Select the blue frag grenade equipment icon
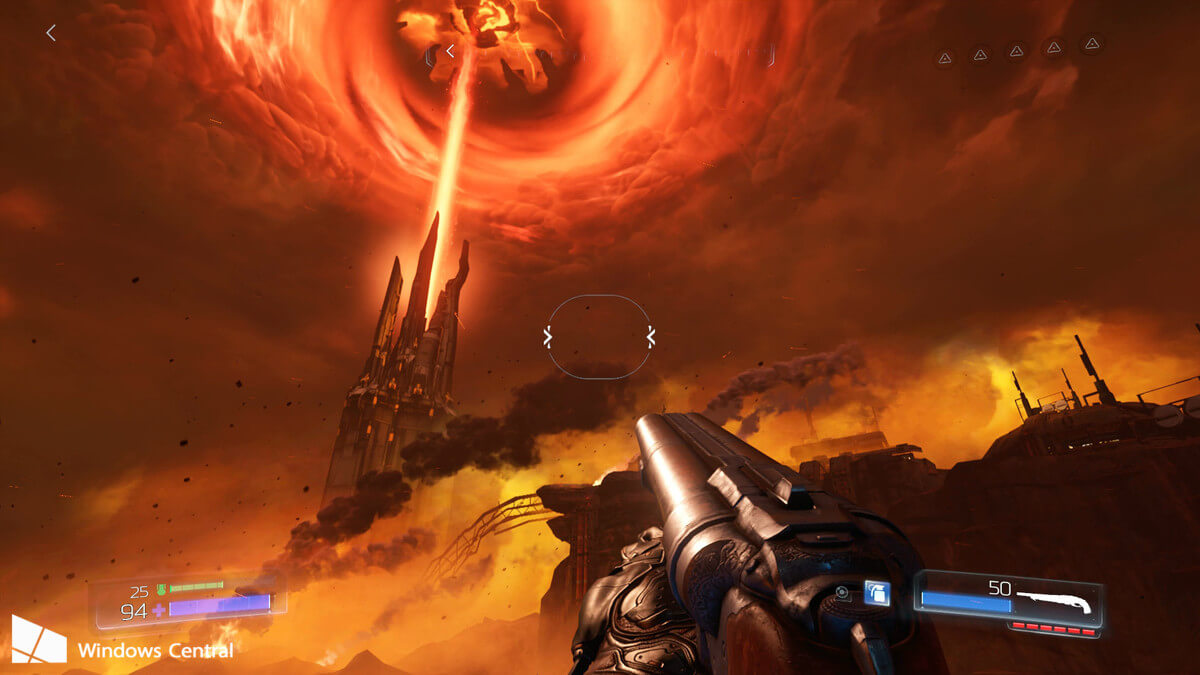The width and height of the screenshot is (1200, 675). [x=876, y=593]
